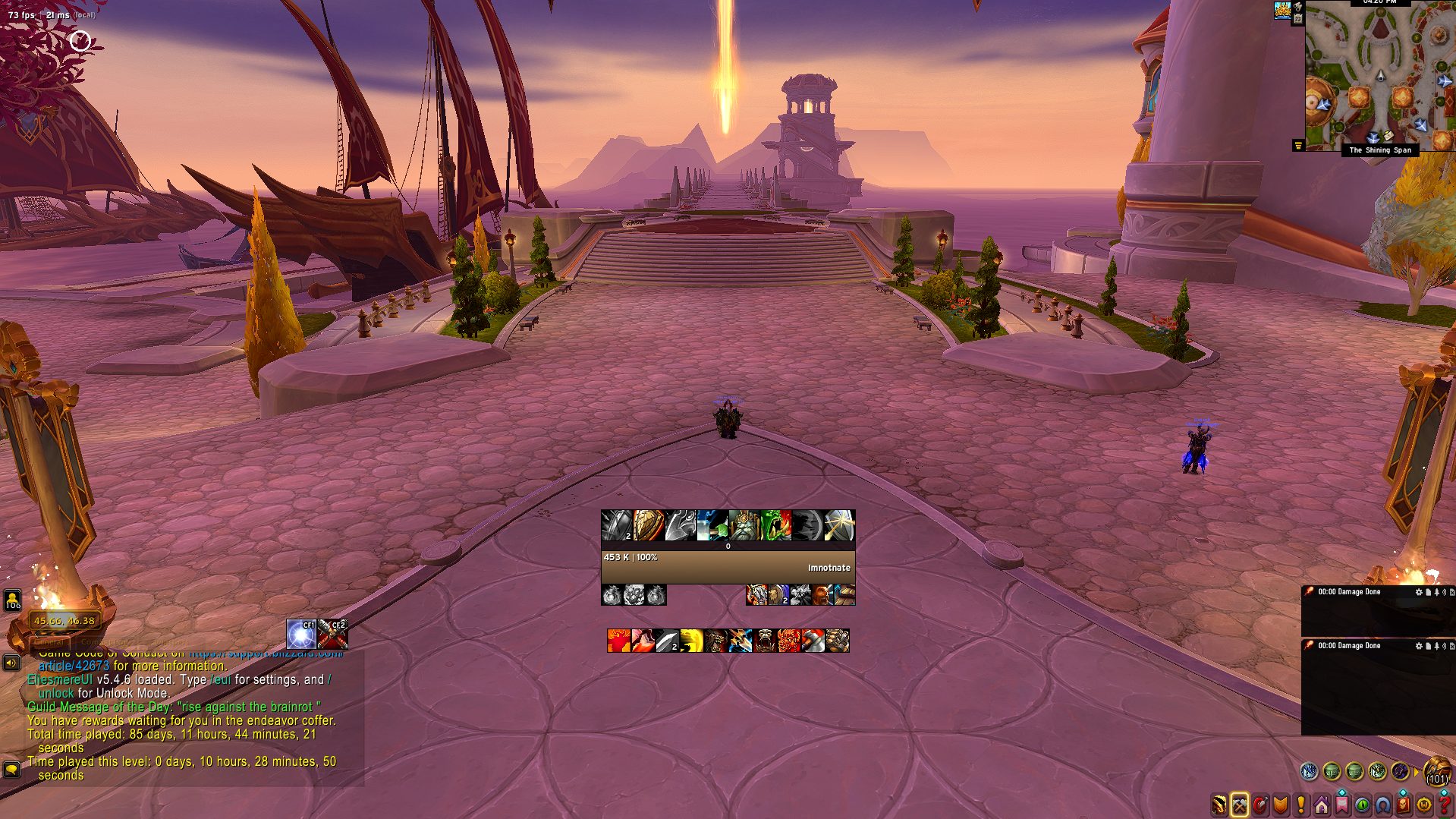The image size is (1456, 819).
Task: Open the addon compartment list above the minimap
Action: 1298,144
